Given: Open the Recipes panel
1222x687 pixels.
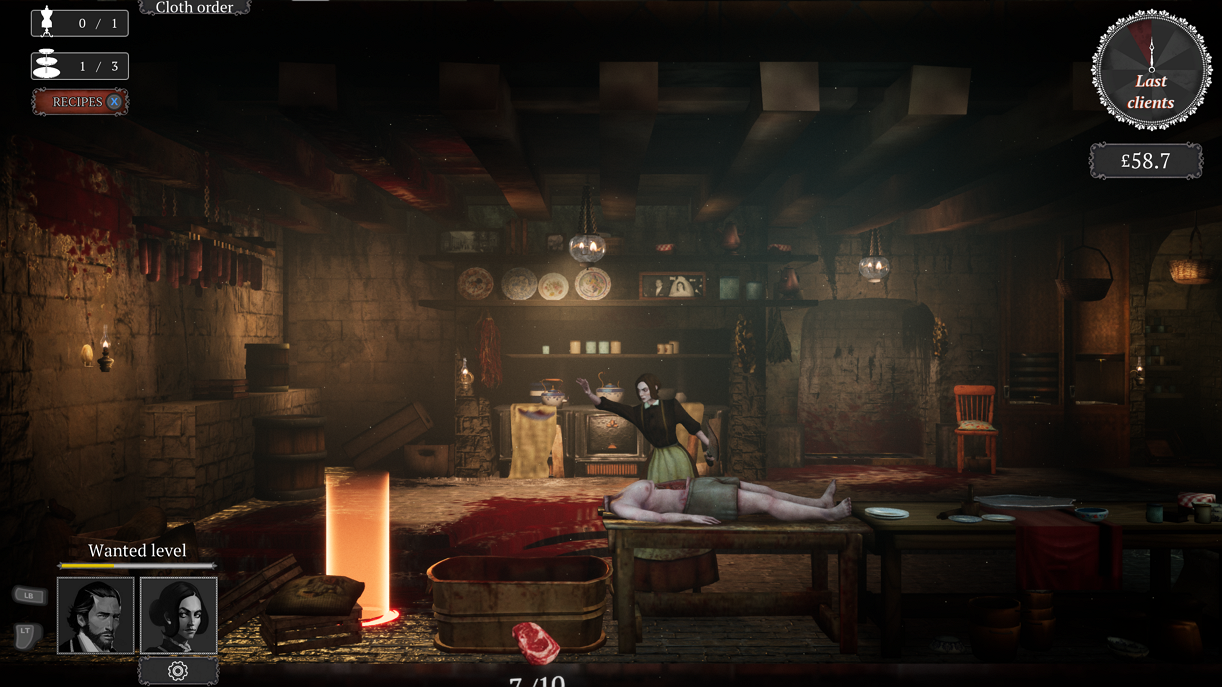Looking at the screenshot, I should coord(80,102).
